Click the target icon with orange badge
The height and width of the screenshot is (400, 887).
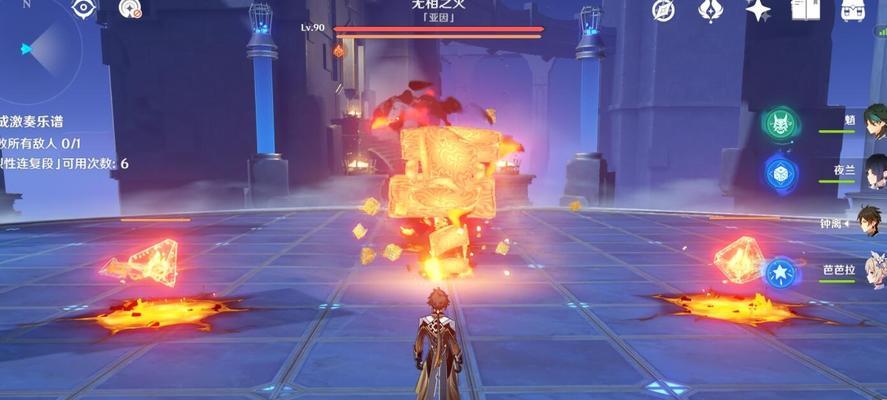[130, 10]
